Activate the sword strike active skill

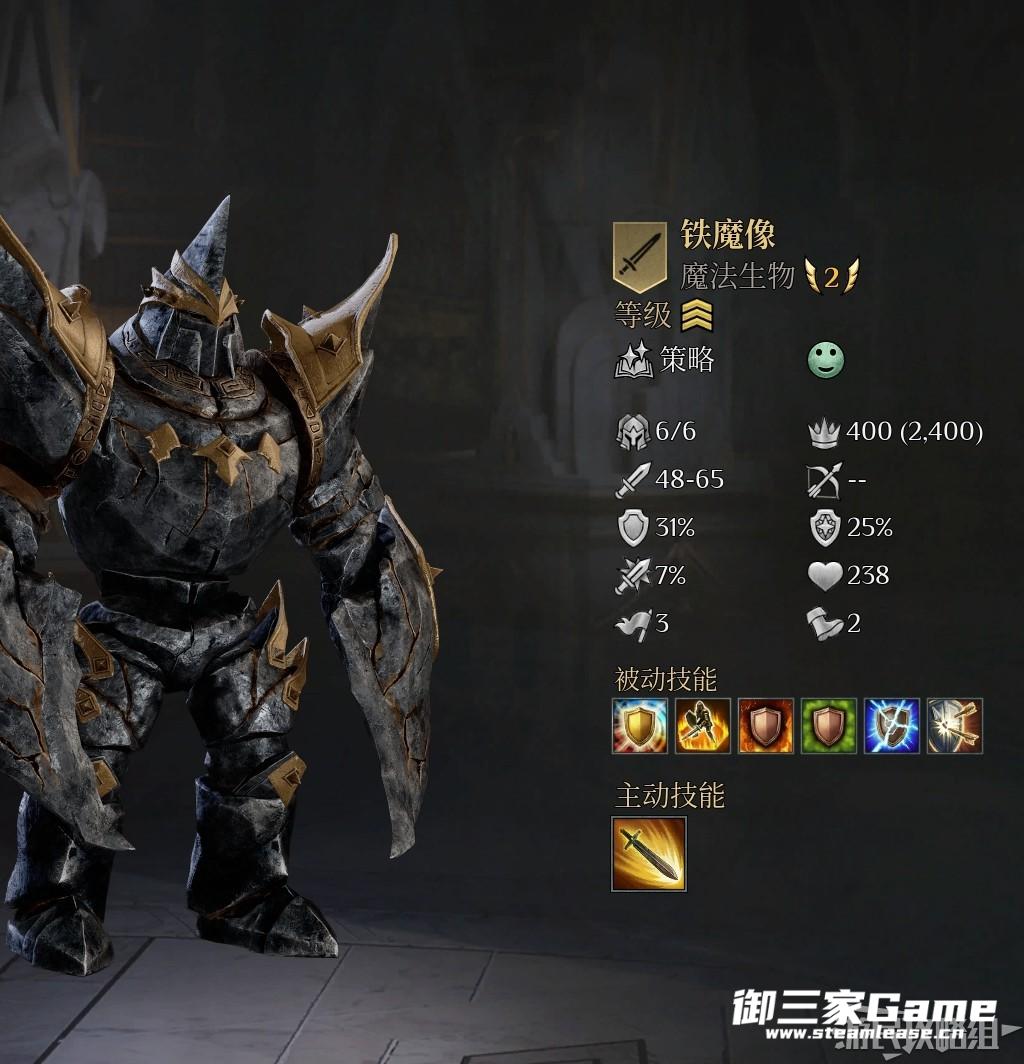click(649, 853)
